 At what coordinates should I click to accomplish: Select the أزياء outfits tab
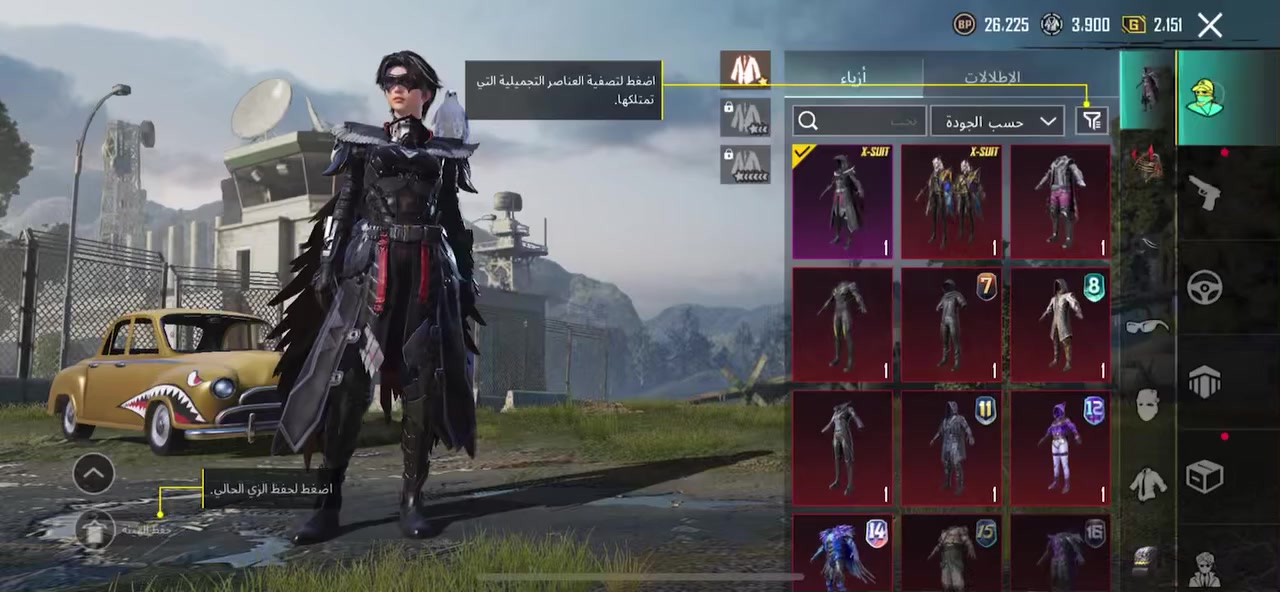click(x=852, y=77)
